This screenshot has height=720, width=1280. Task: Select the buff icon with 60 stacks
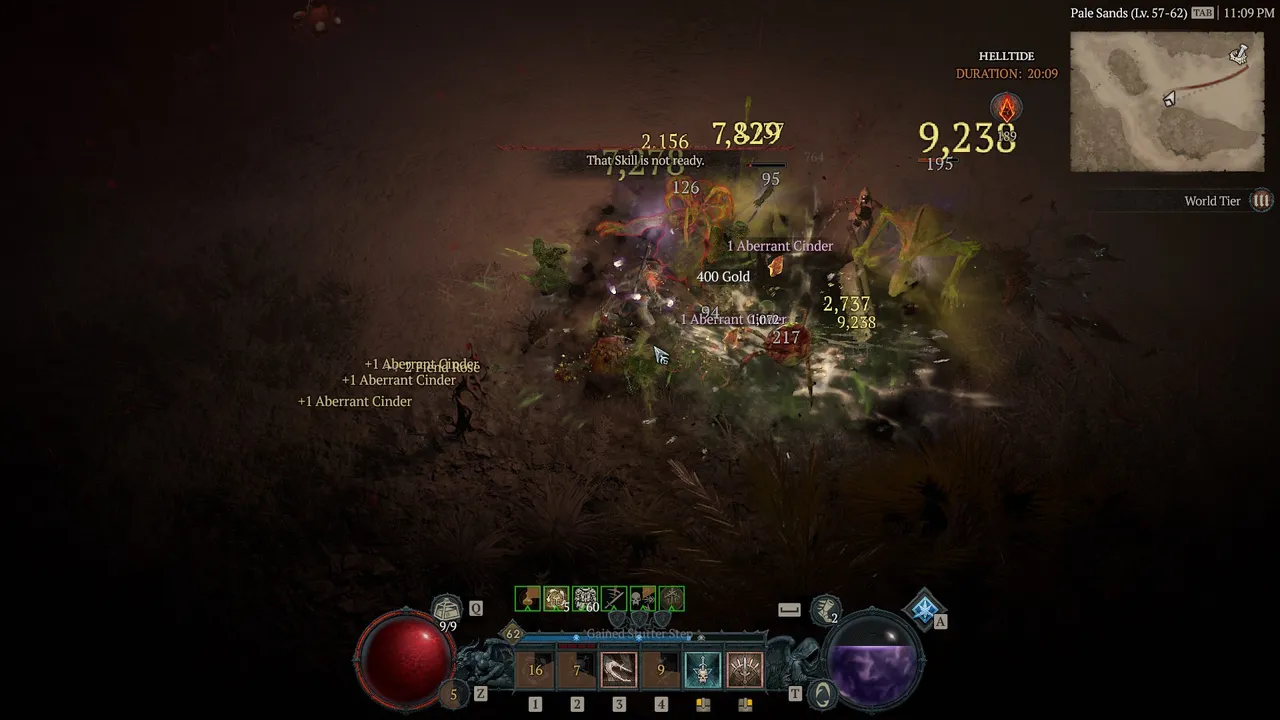coord(585,599)
